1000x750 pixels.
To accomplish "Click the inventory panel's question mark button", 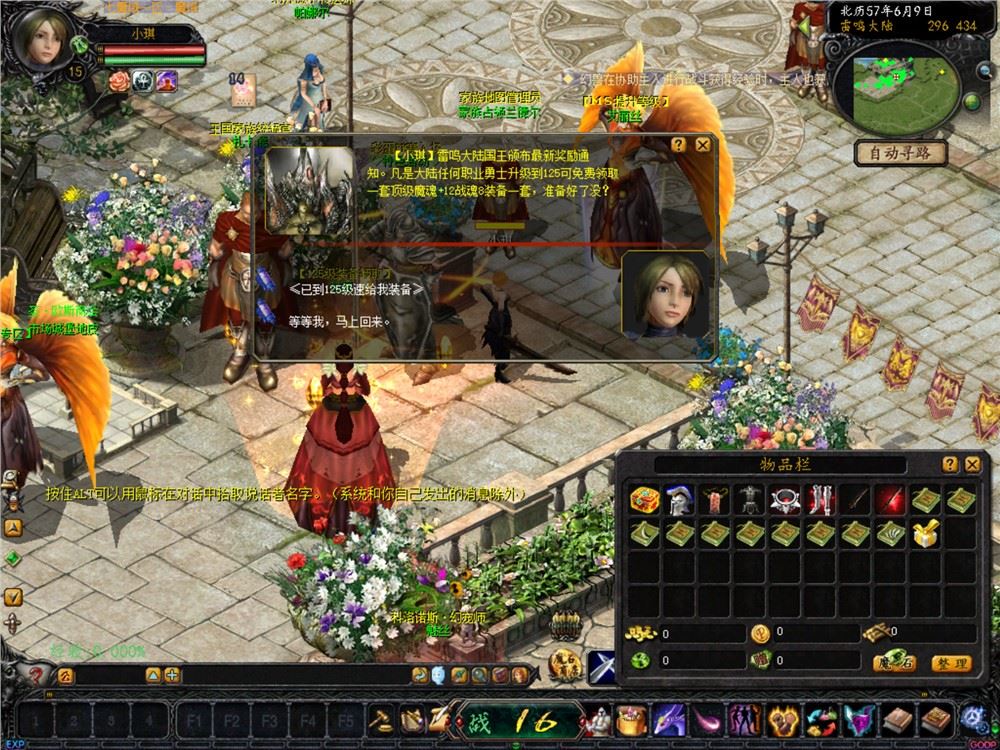I will pos(949,465).
